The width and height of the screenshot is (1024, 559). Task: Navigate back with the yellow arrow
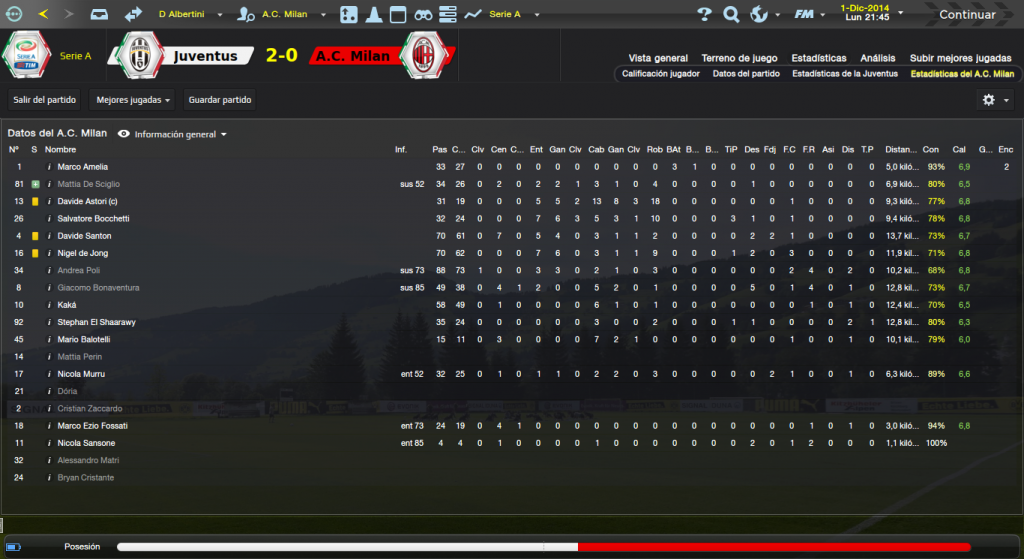pyautogui.click(x=43, y=15)
